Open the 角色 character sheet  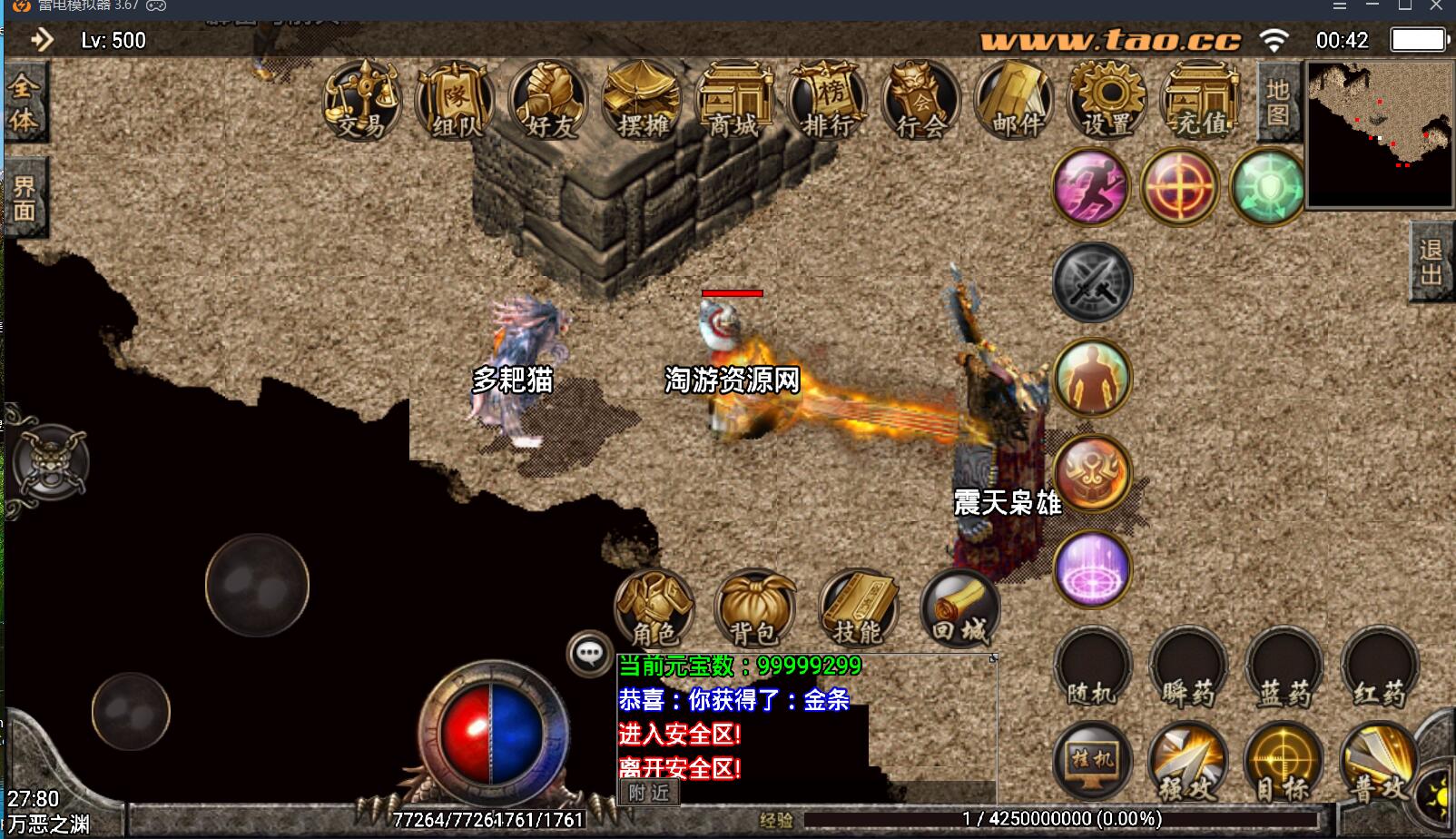tap(654, 608)
